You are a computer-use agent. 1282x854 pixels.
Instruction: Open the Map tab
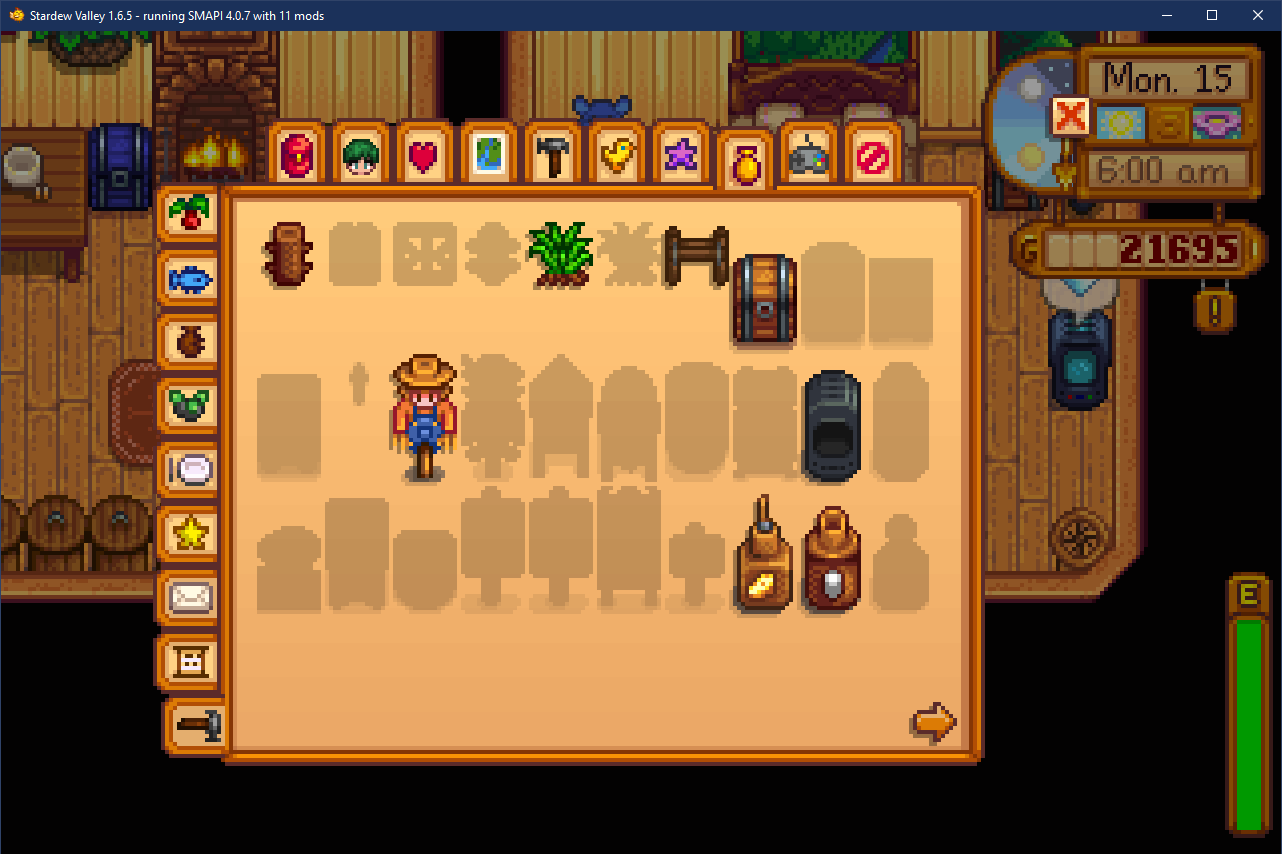click(x=488, y=155)
